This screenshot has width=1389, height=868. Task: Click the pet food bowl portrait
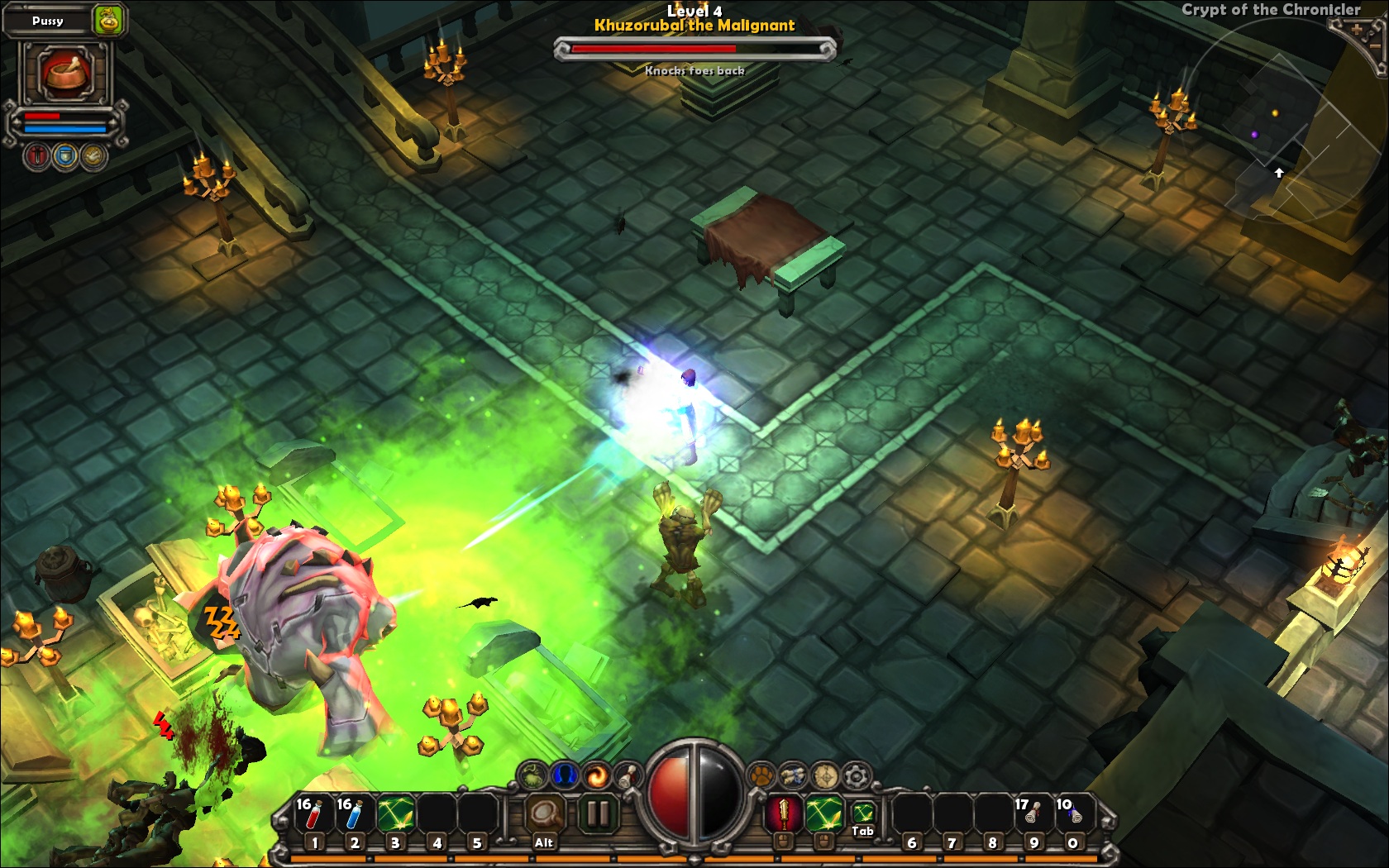[x=64, y=73]
